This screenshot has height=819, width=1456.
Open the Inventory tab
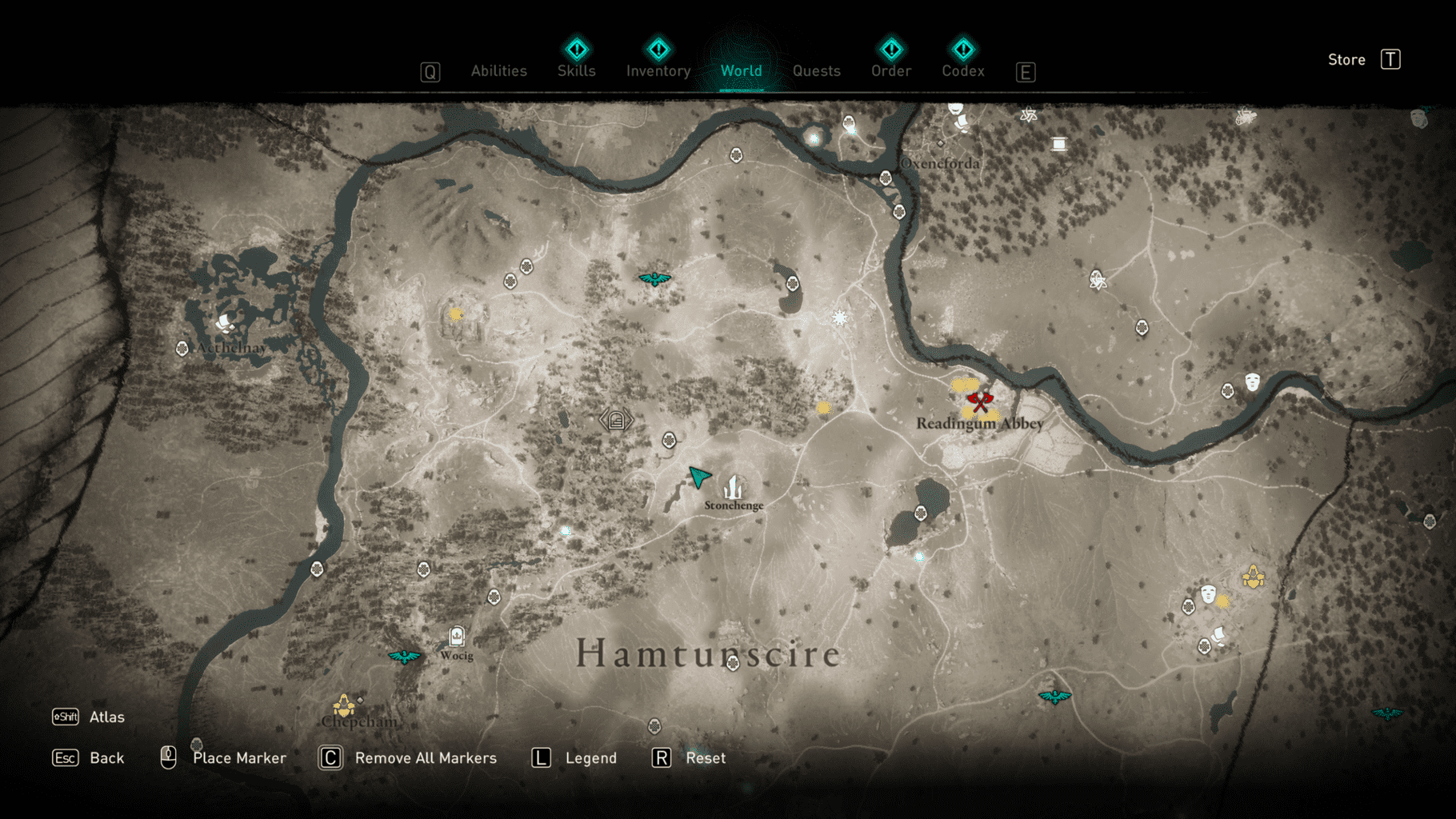coord(658,70)
